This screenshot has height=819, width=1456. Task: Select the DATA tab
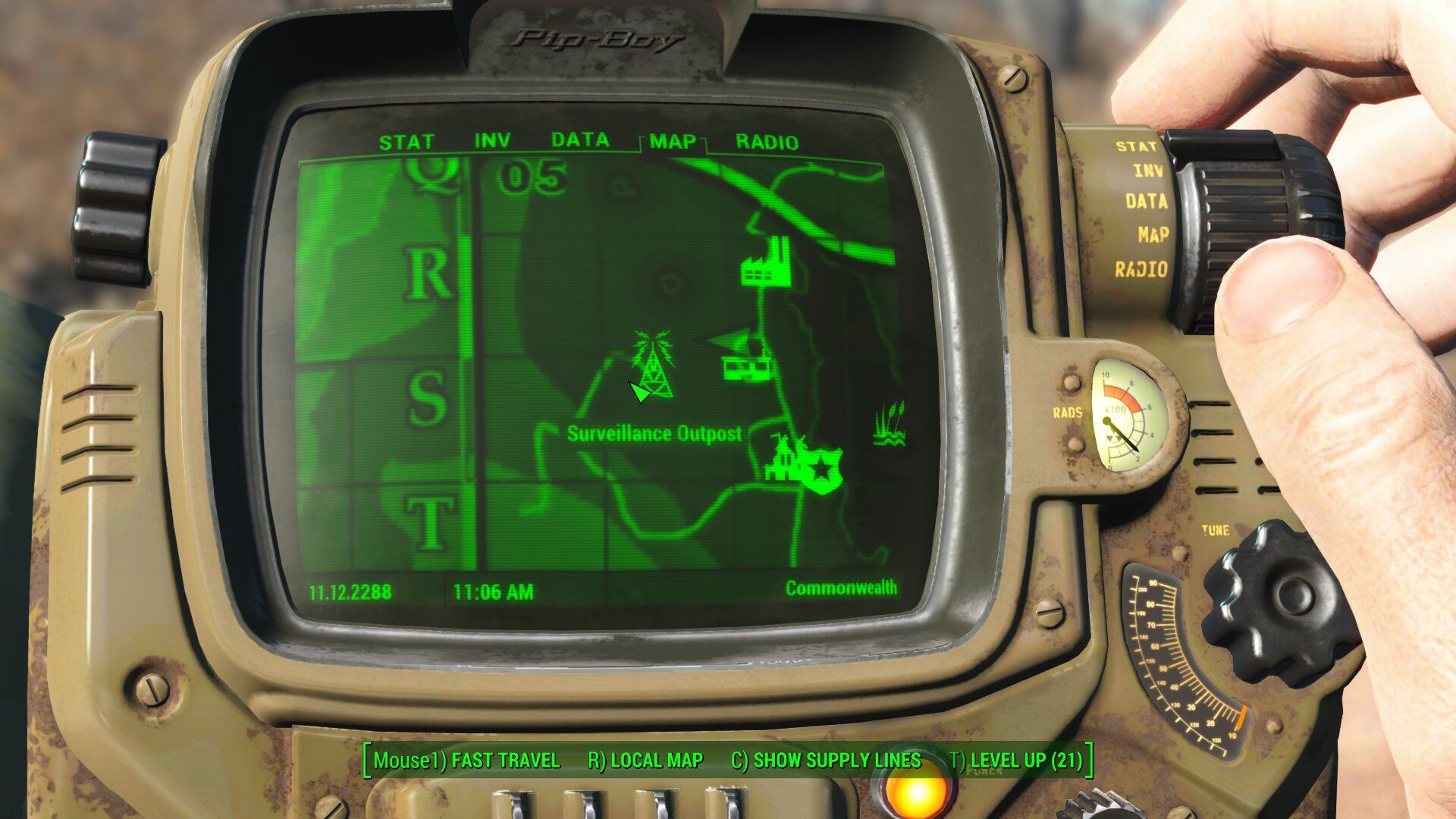coord(580,140)
